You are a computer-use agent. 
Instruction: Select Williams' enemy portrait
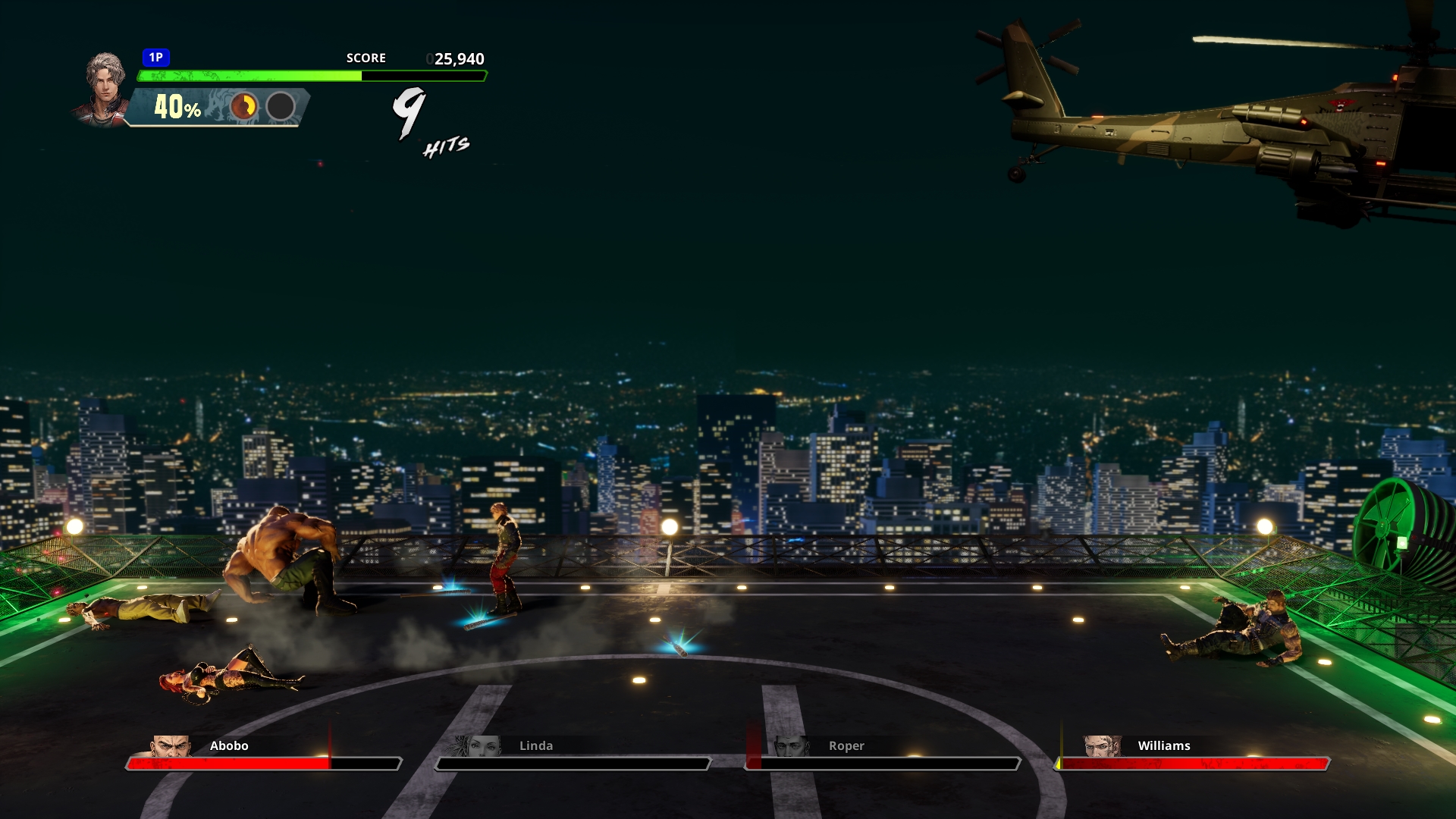point(1101,746)
